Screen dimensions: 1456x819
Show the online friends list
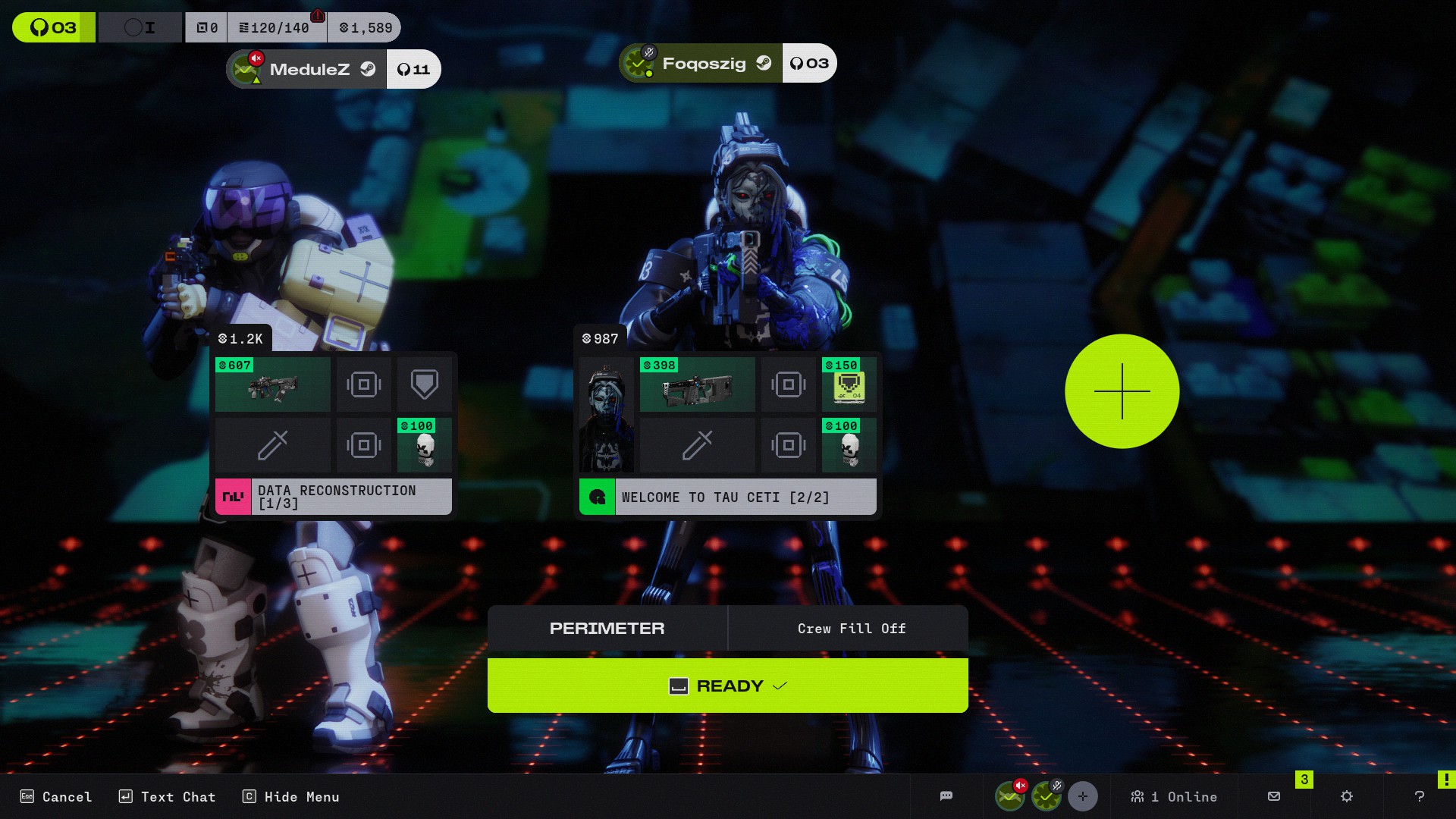tap(1174, 796)
